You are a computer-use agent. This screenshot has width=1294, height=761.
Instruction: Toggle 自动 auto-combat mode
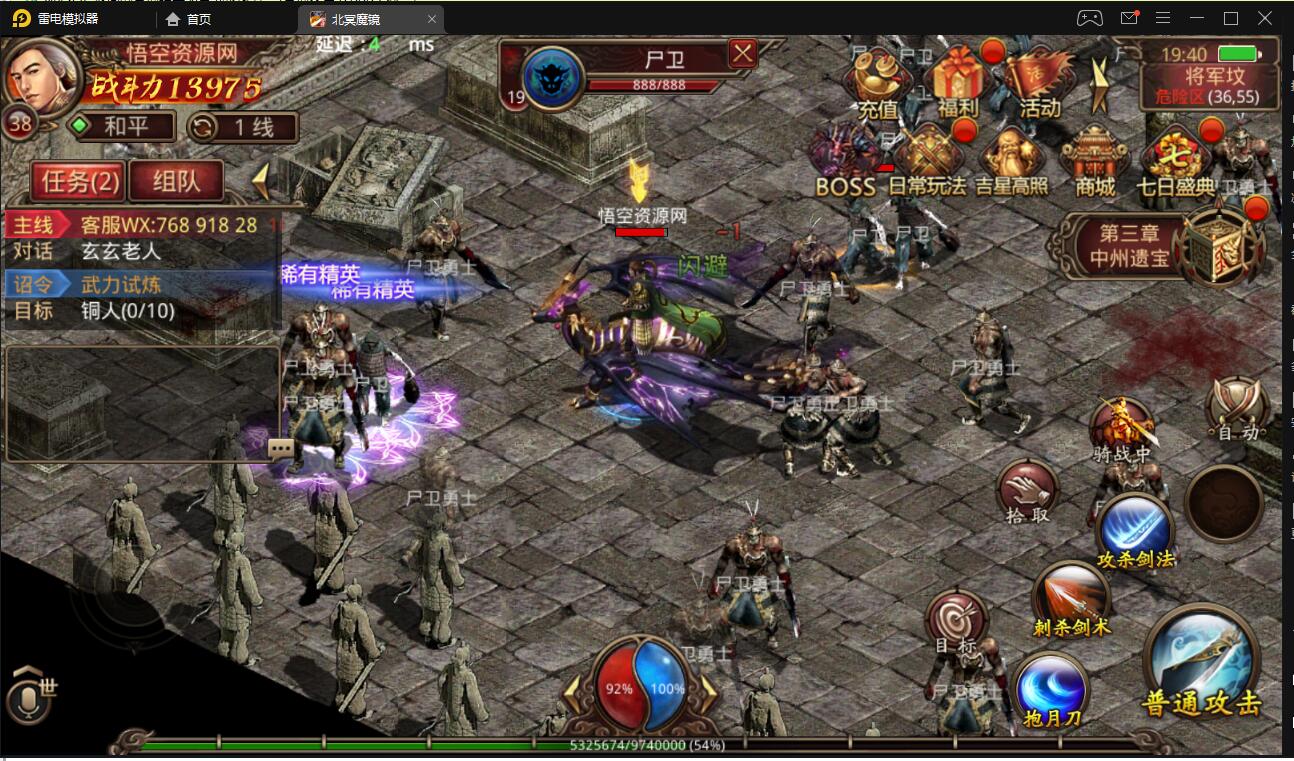click(1237, 409)
